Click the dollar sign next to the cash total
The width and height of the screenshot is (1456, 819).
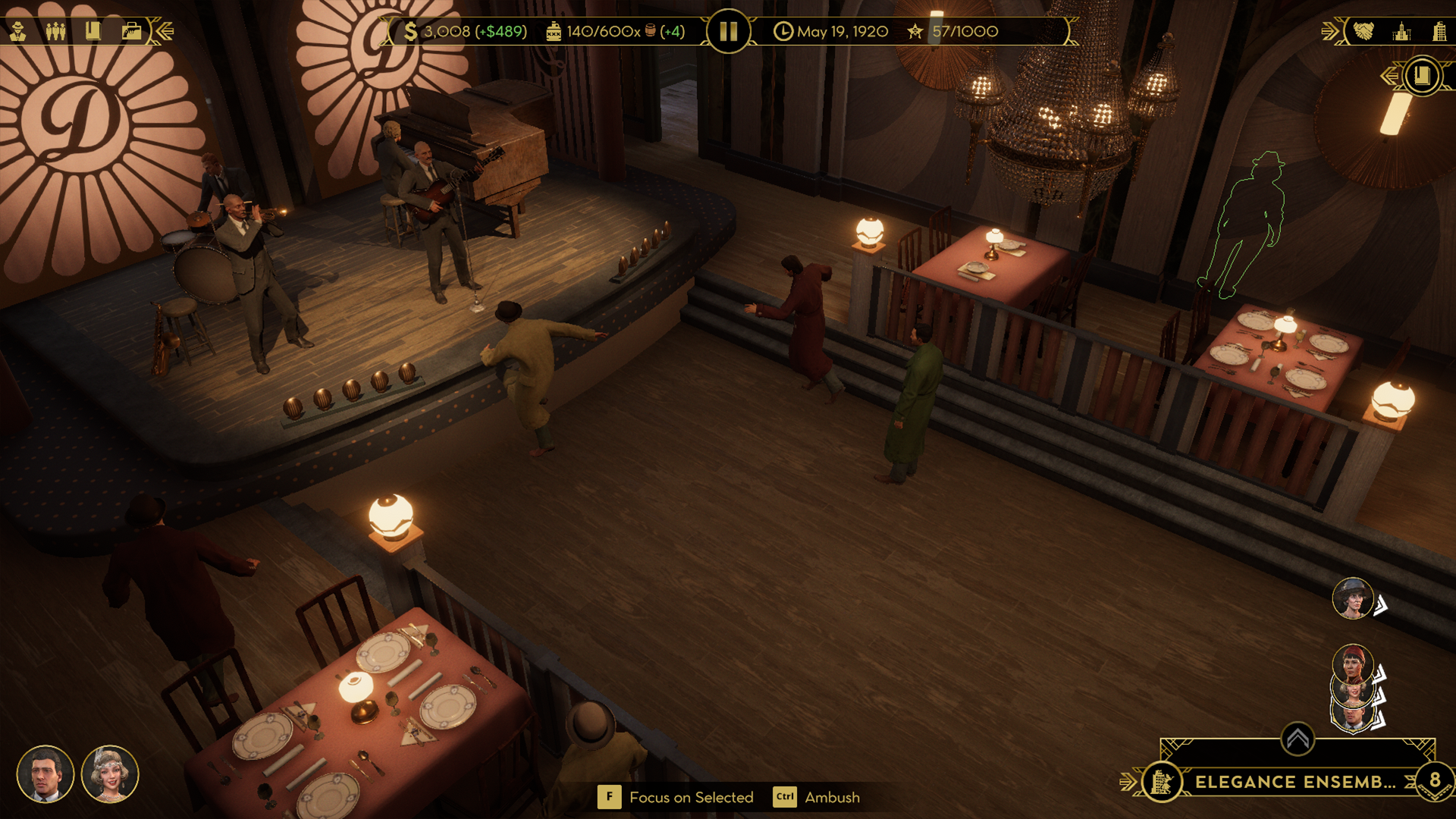[409, 31]
